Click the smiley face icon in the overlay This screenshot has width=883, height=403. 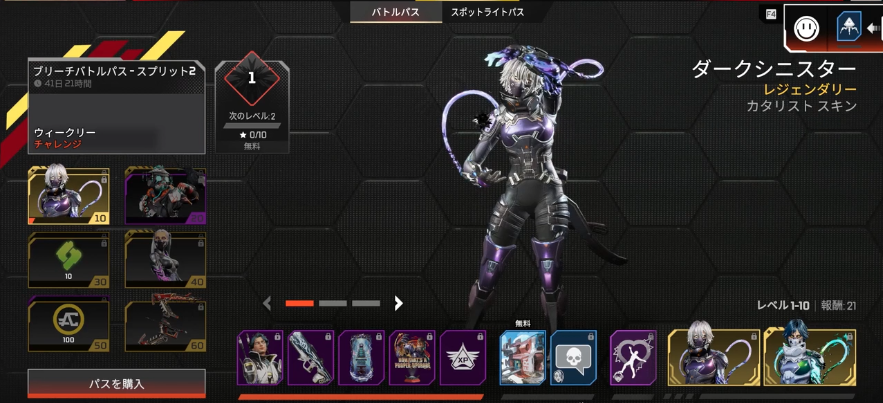(x=806, y=30)
